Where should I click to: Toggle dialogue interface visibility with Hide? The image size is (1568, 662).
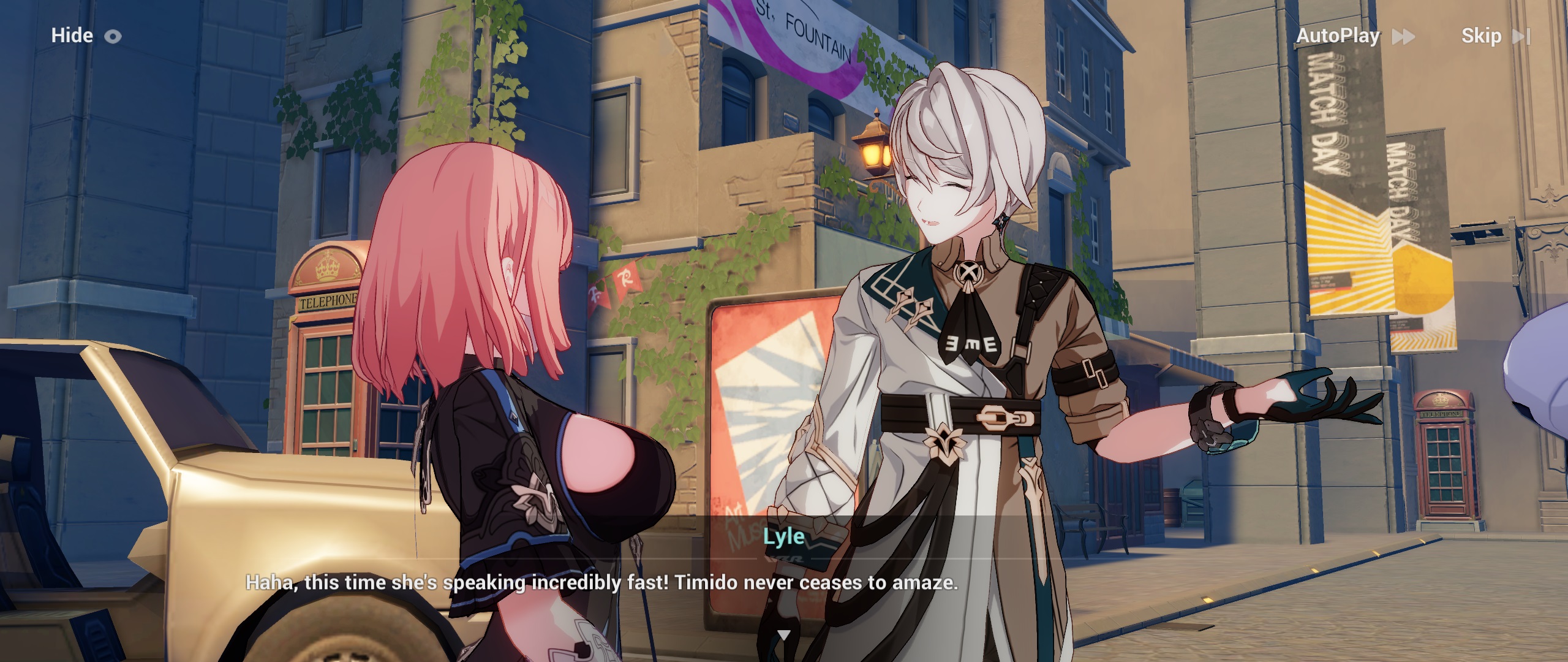(72, 36)
